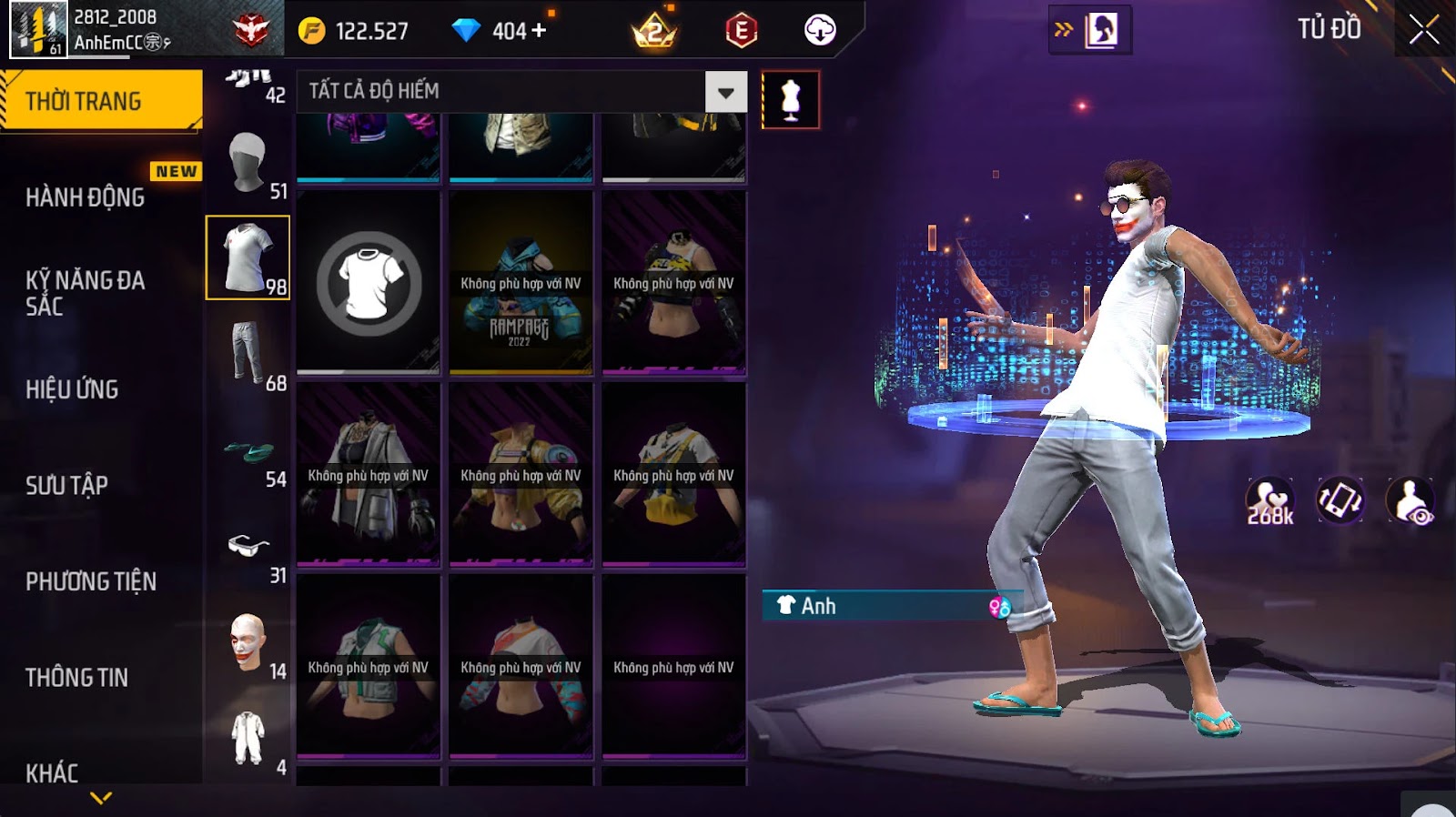This screenshot has height=817, width=1456.
Task: Switch to the Thời Trang tab
Action: click(x=101, y=101)
